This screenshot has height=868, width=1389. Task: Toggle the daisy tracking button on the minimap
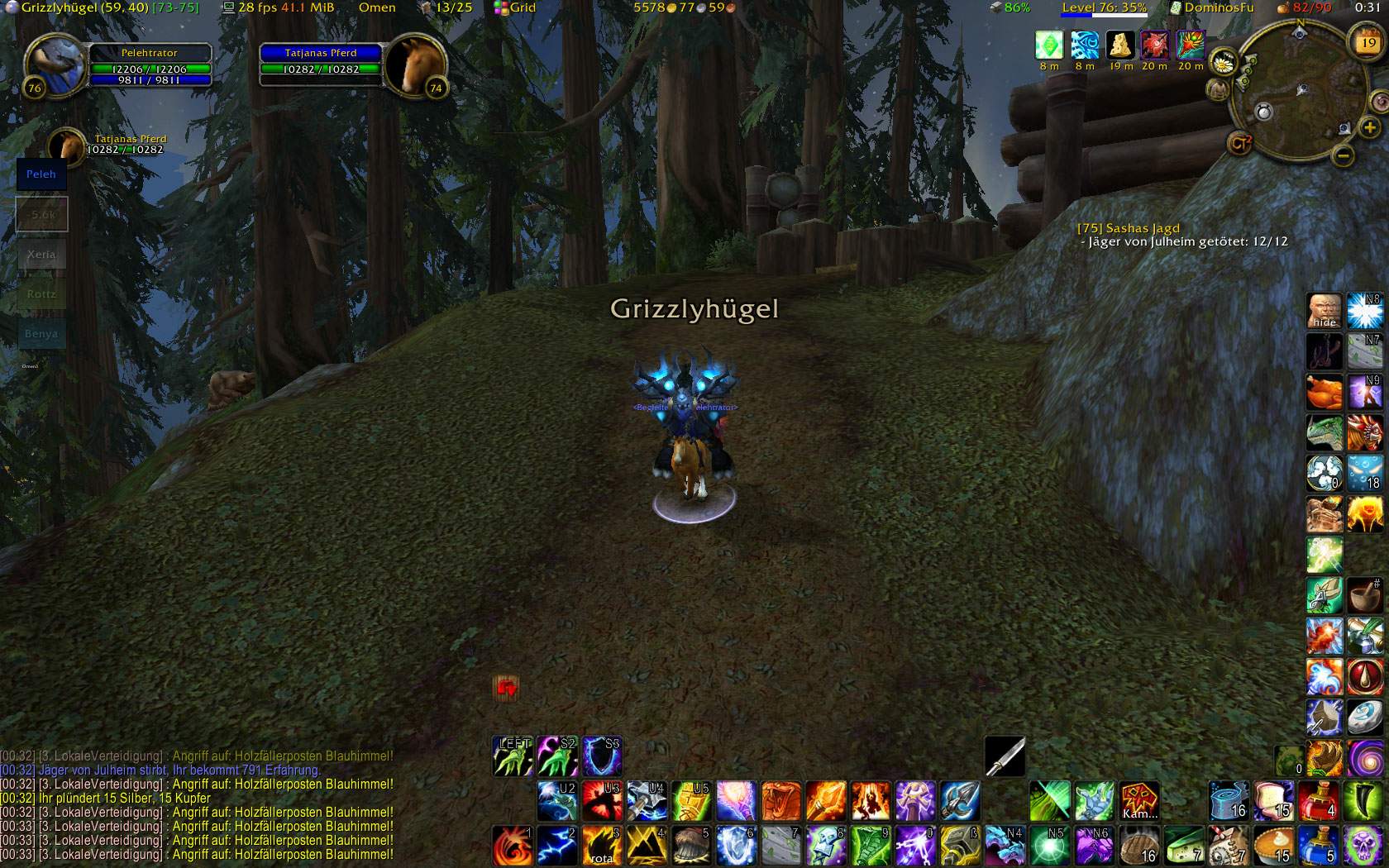[x=1223, y=62]
